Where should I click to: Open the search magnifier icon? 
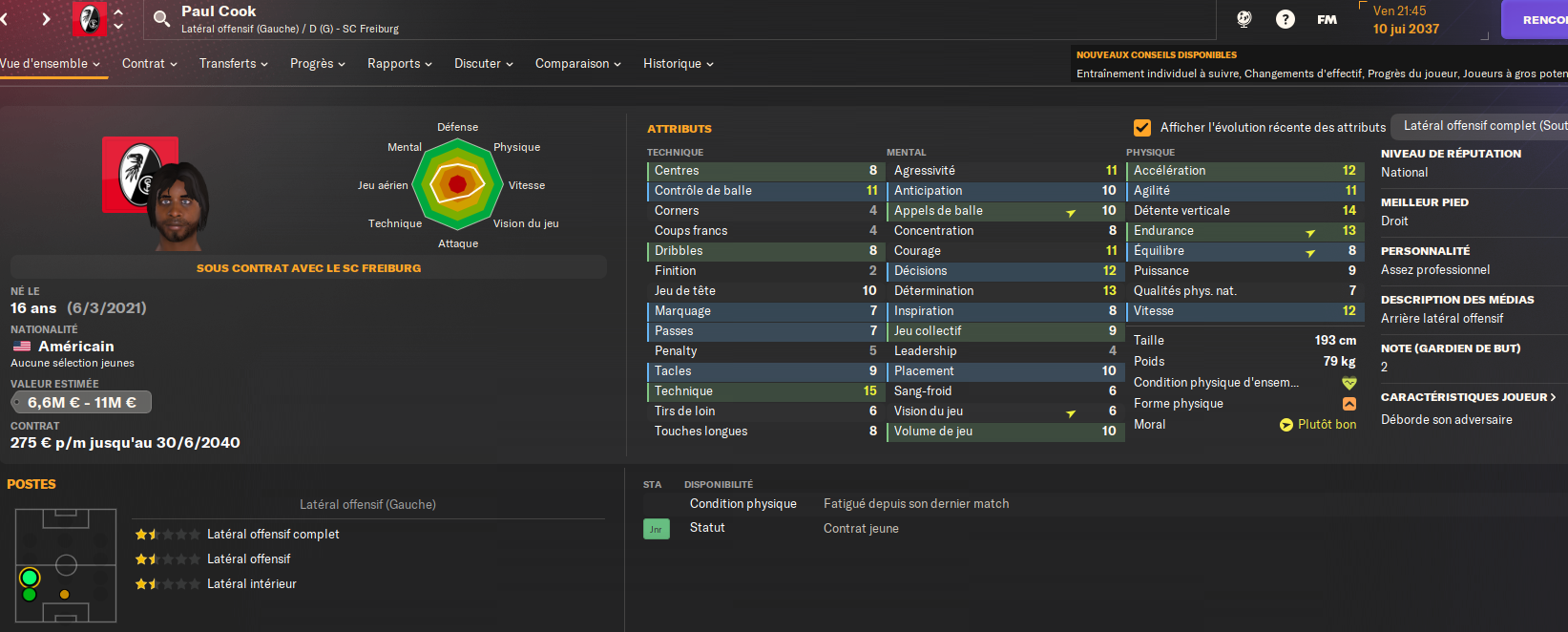tap(161, 18)
